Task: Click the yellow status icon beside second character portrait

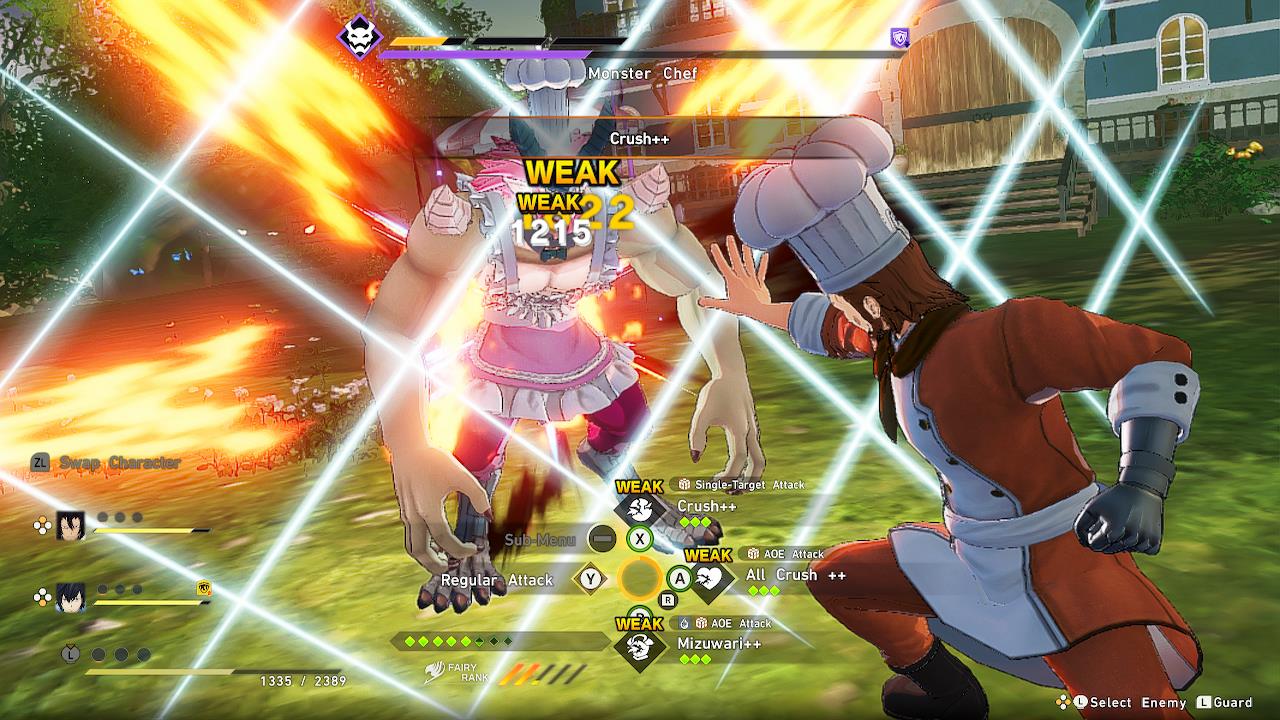Action: (204, 589)
